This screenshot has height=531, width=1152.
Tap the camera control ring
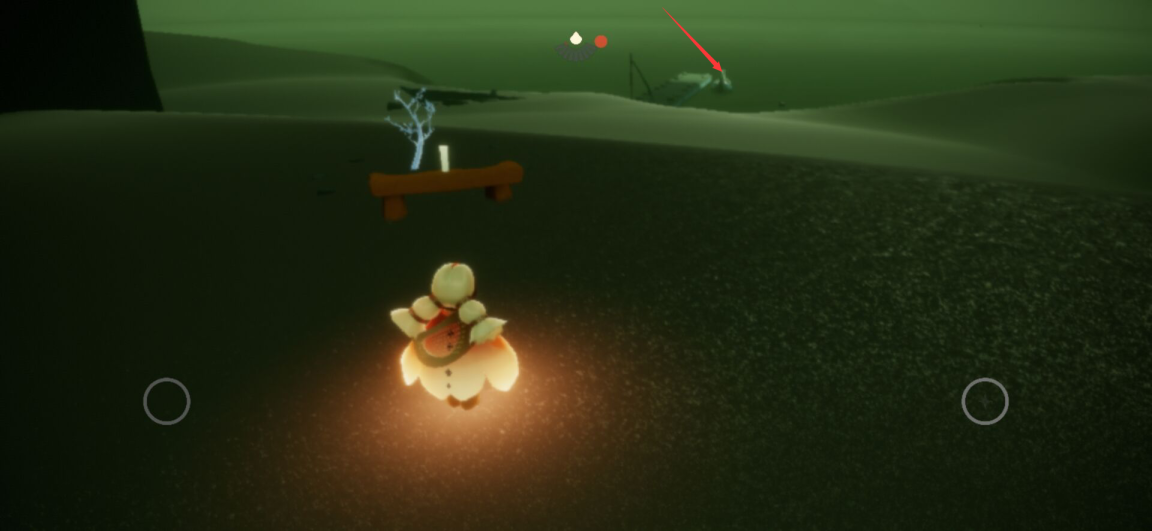click(985, 401)
